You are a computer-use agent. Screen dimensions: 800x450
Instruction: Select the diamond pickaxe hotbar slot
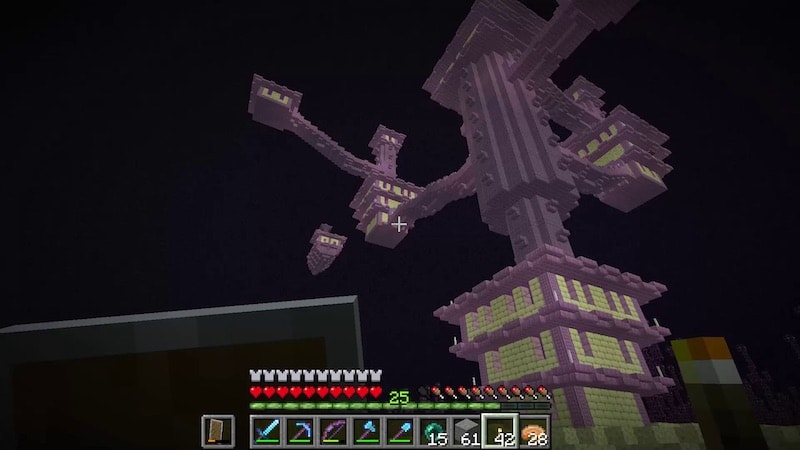pyautogui.click(x=300, y=431)
